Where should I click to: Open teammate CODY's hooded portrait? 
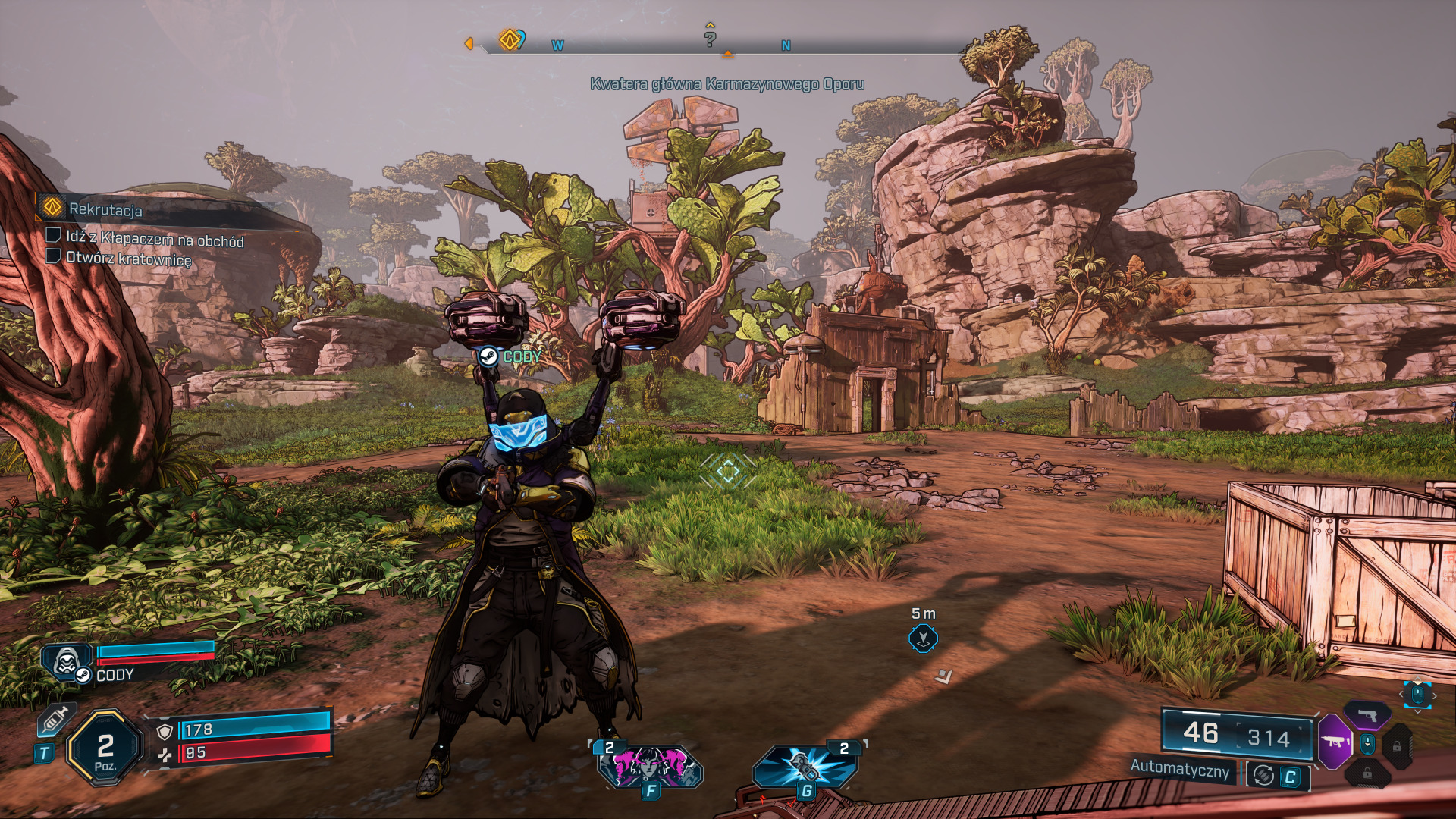tap(67, 661)
